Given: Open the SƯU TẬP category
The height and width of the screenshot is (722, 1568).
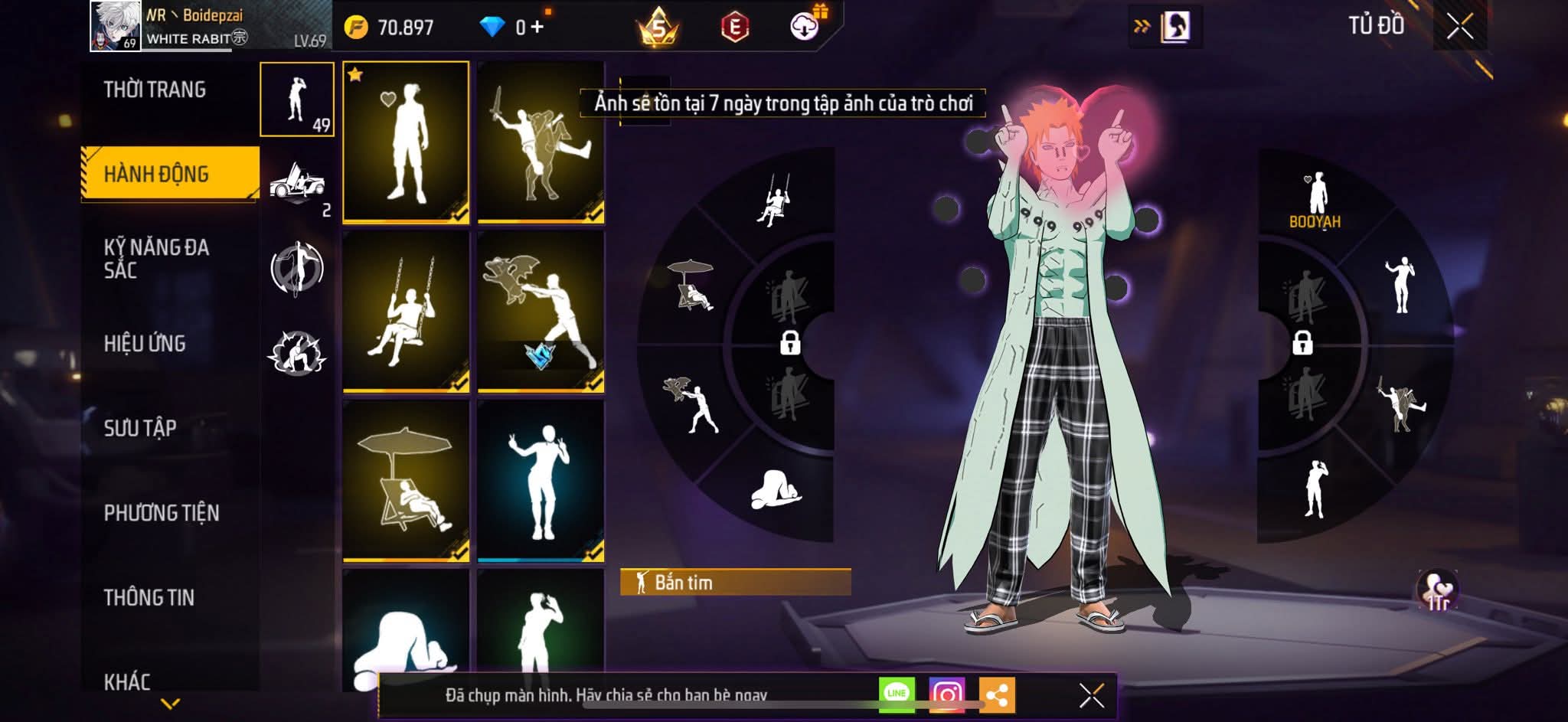Looking at the screenshot, I should (x=140, y=427).
